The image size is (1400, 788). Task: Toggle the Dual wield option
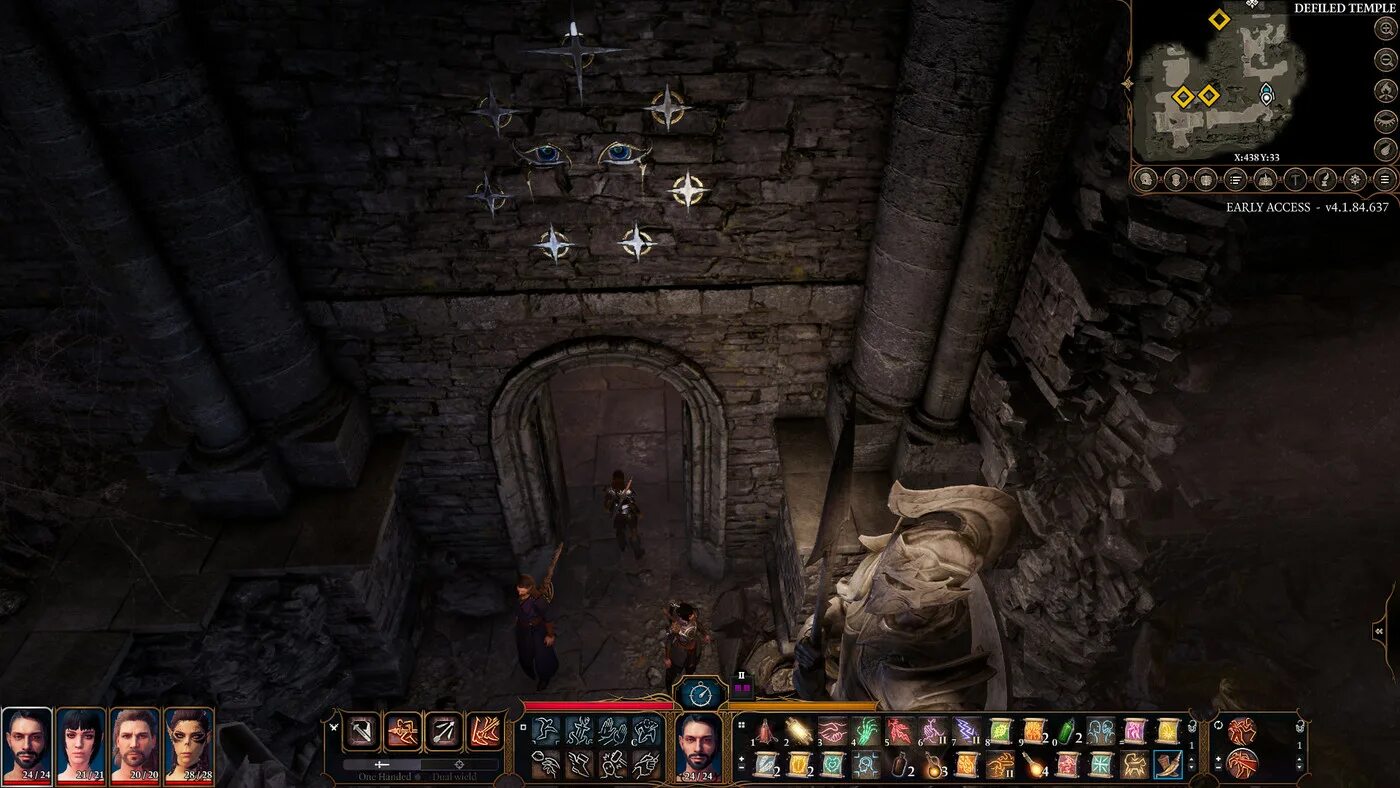click(459, 776)
